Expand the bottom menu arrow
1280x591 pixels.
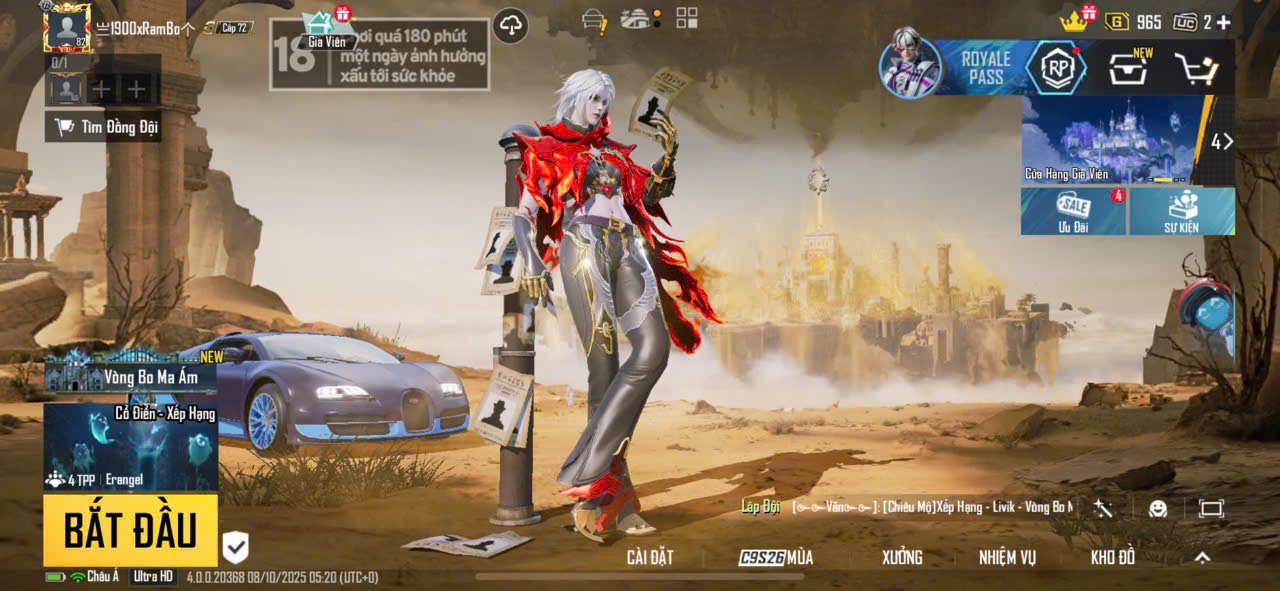pyautogui.click(x=1203, y=558)
